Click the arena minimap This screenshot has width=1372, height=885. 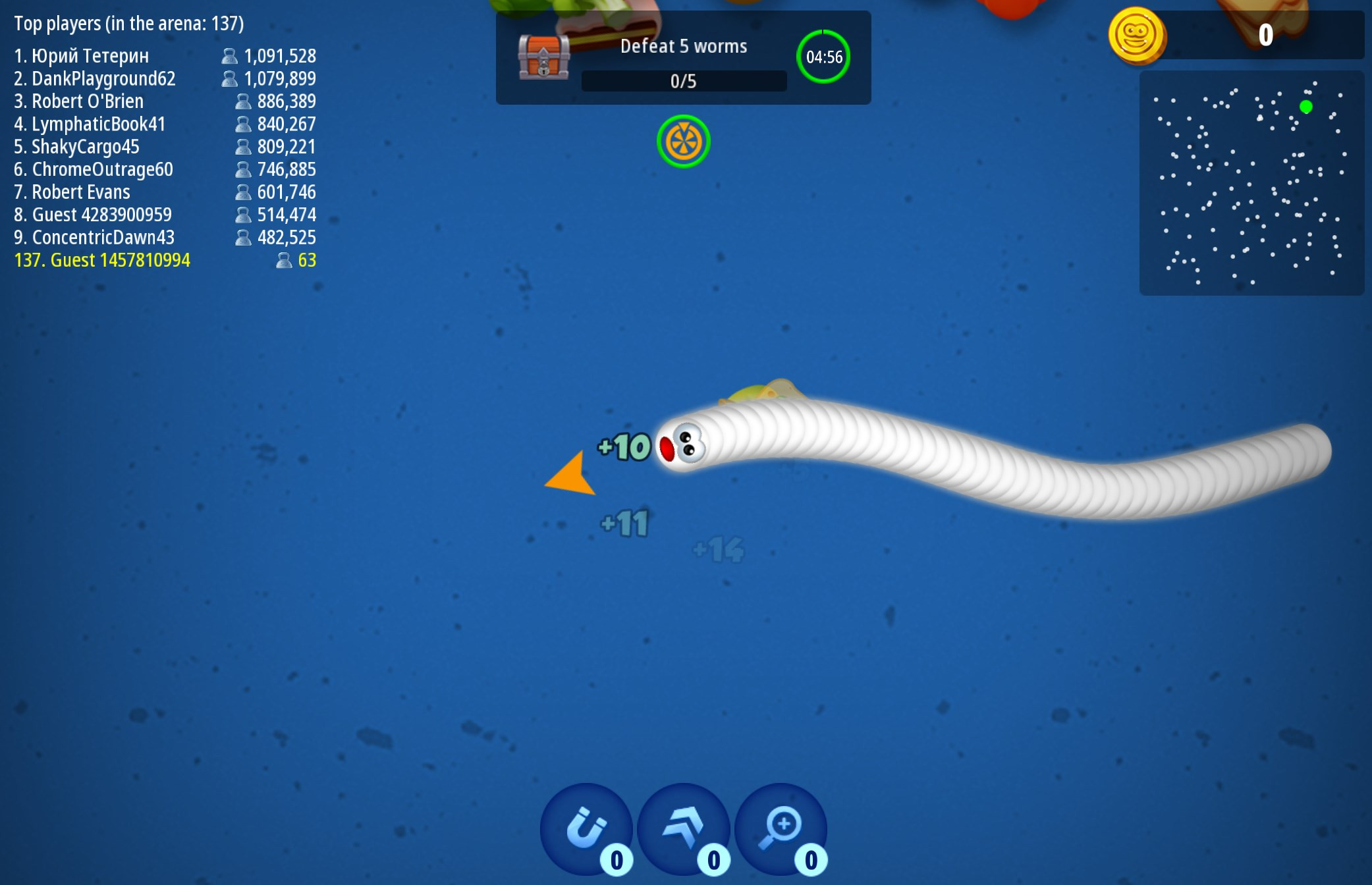click(1251, 183)
